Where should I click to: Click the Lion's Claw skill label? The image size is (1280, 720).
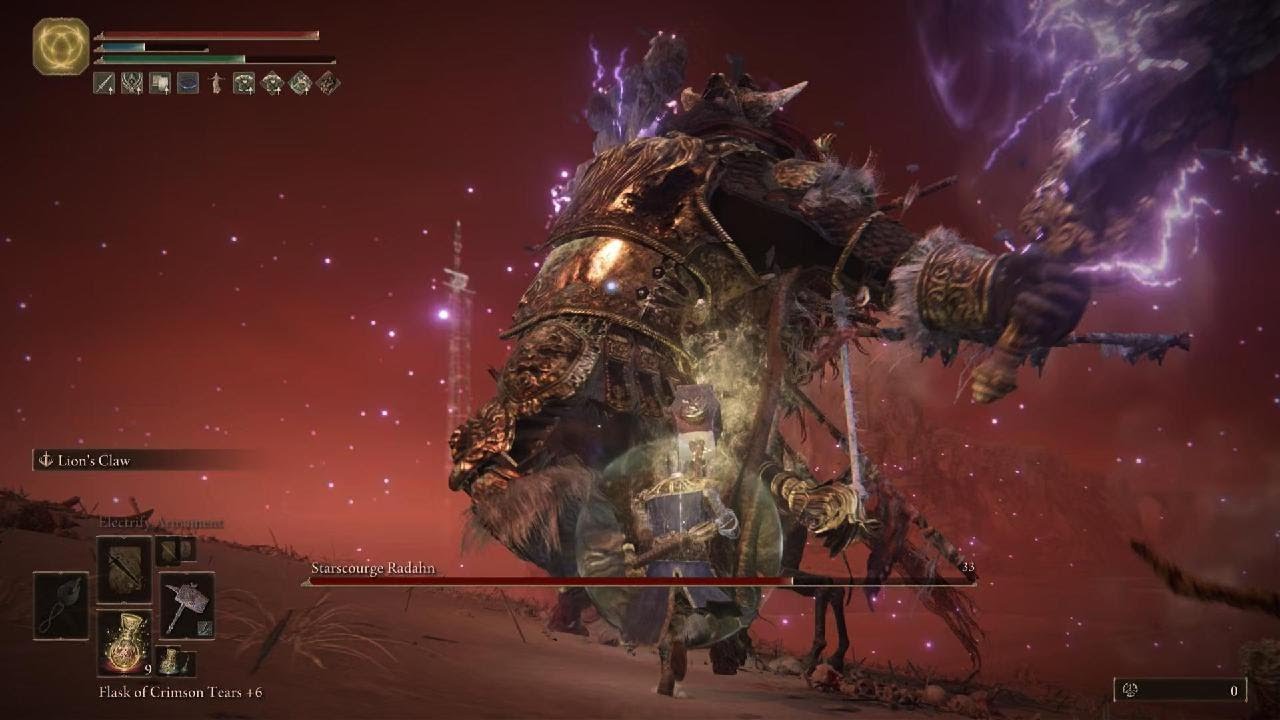[100, 461]
